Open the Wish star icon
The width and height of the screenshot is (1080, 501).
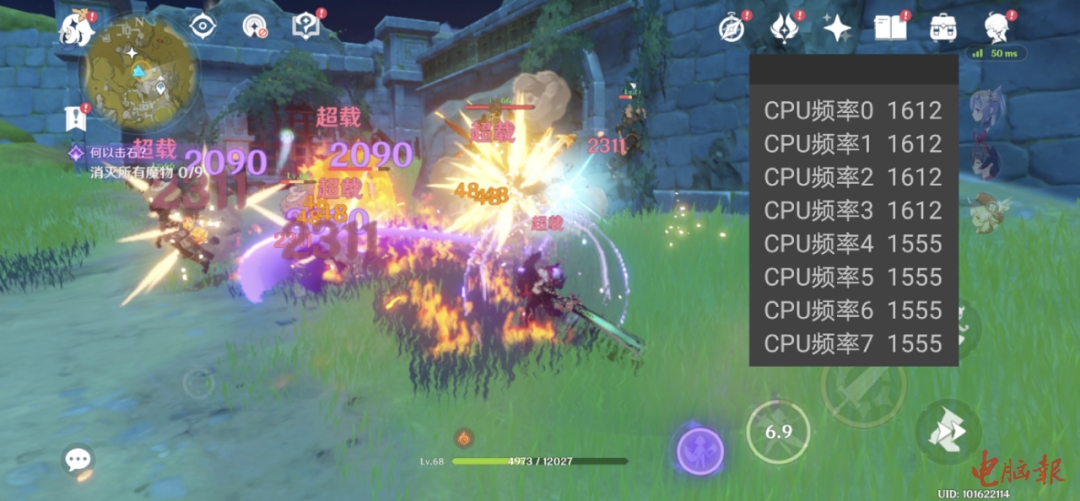pos(836,28)
